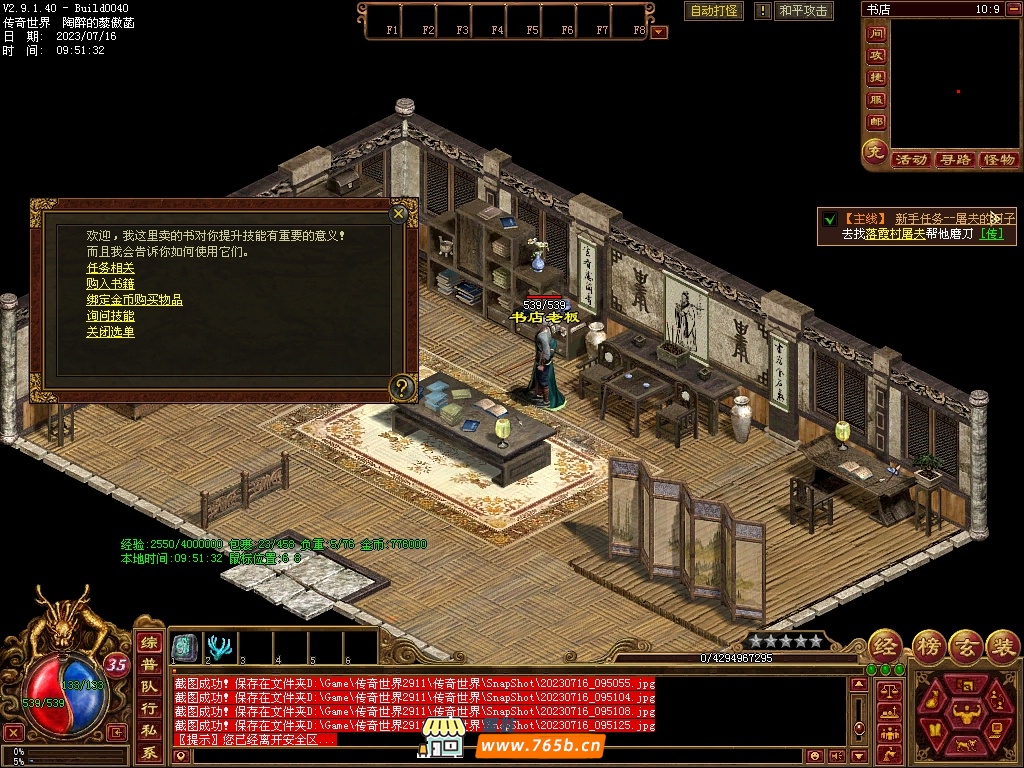This screenshot has width=1024, height=768.
Task: Activate 寻路 pathfinding under the minimap
Action: [x=955, y=160]
